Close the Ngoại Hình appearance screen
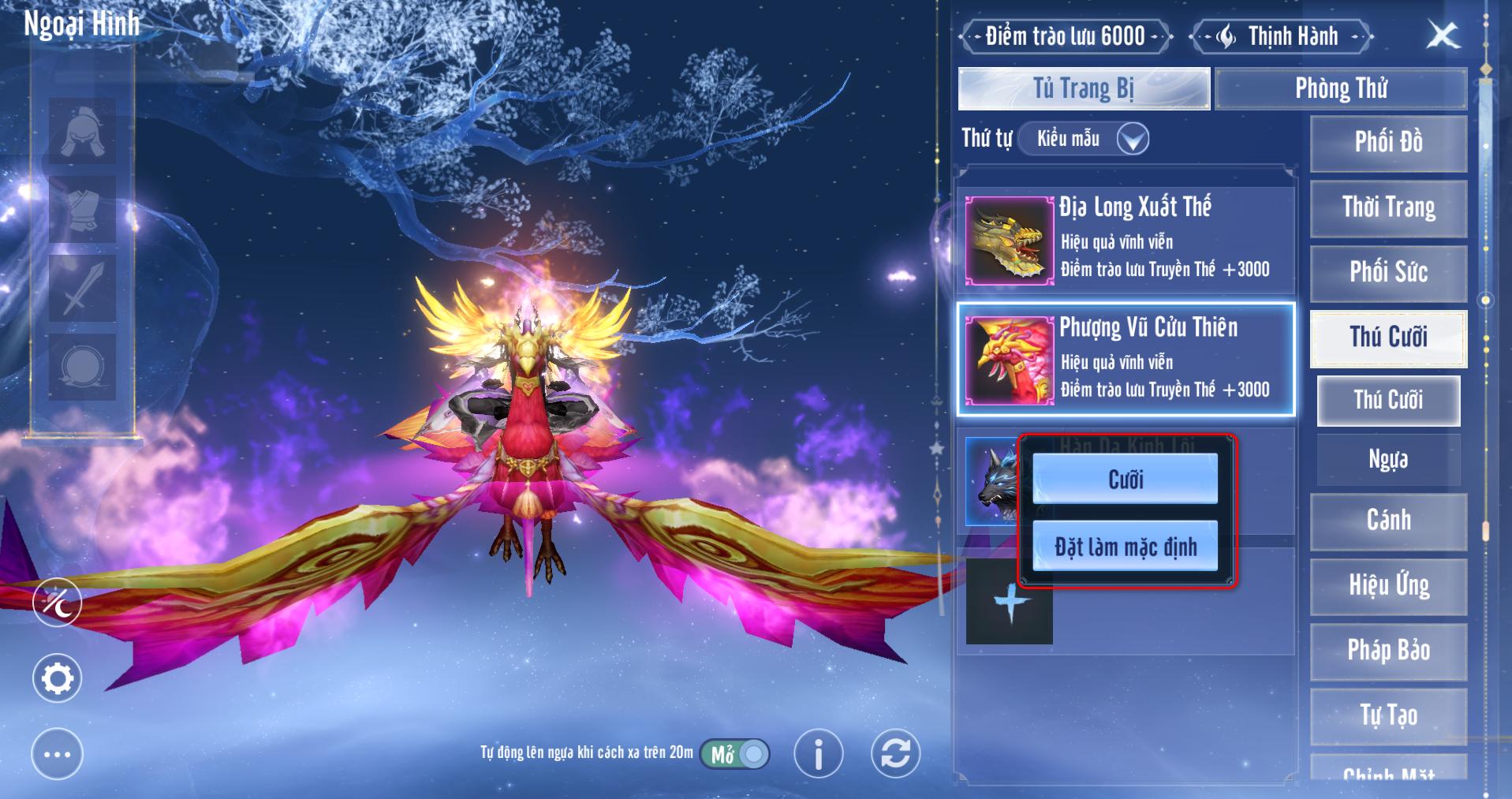Screen dimensions: 1512x799 (x=1443, y=35)
